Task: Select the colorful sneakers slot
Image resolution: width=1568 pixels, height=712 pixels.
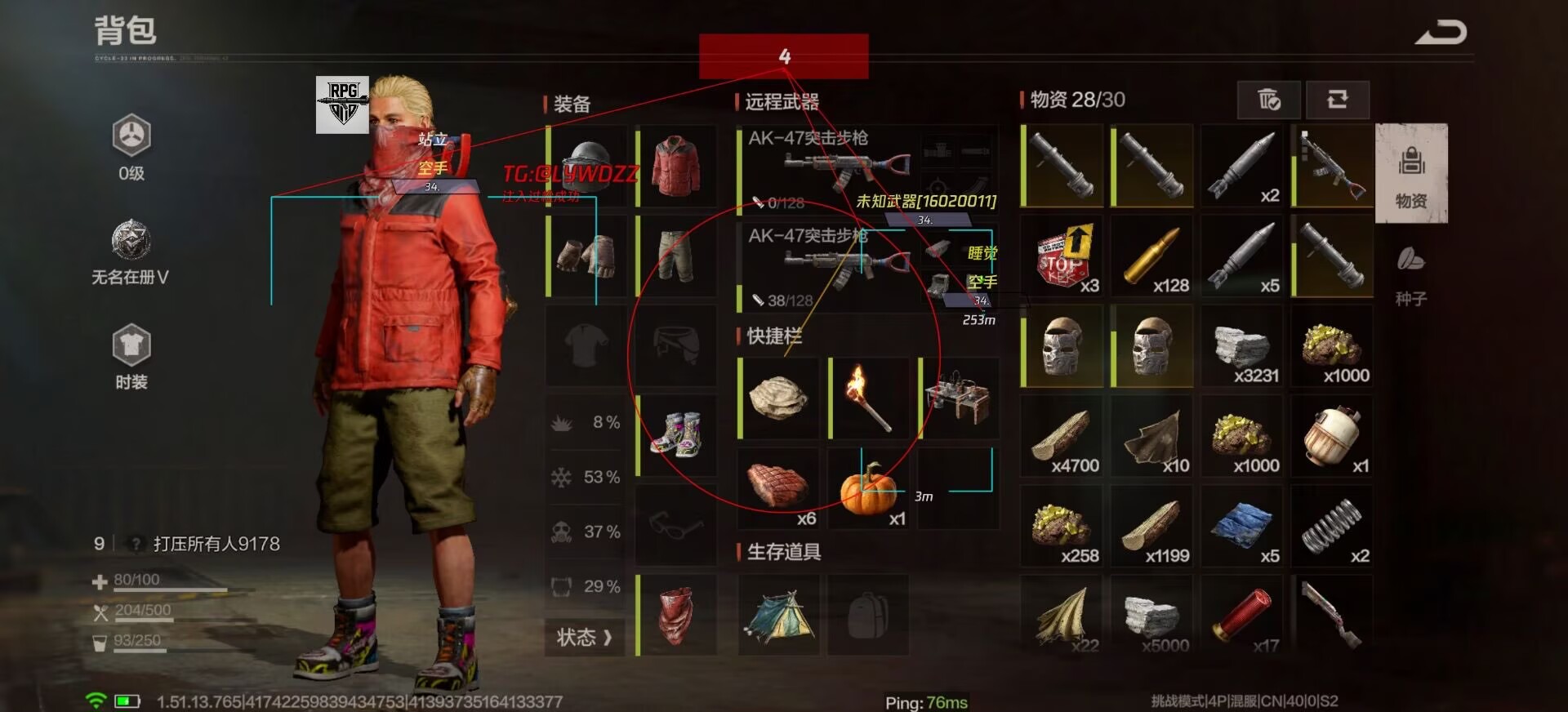Action: (x=676, y=434)
